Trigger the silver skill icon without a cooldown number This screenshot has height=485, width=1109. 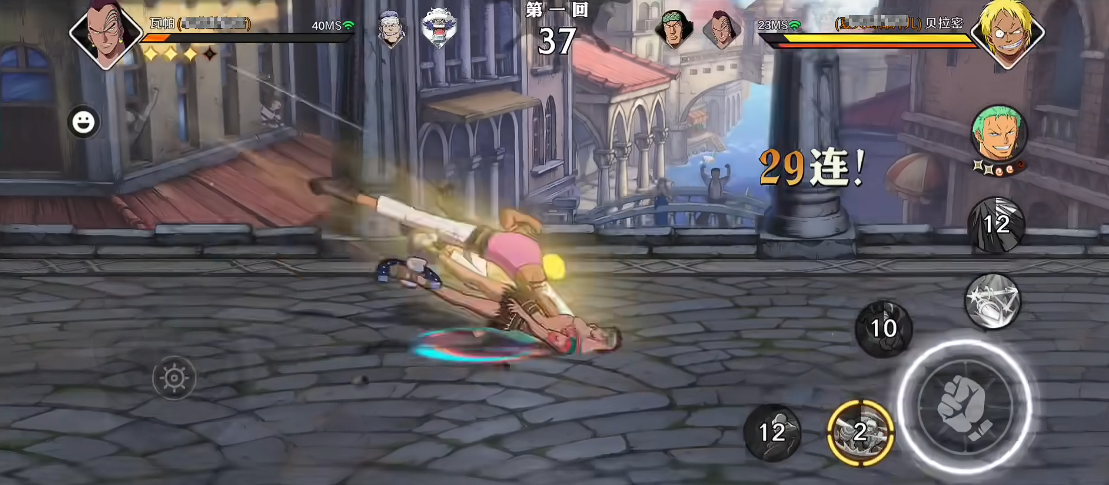[x=992, y=301]
